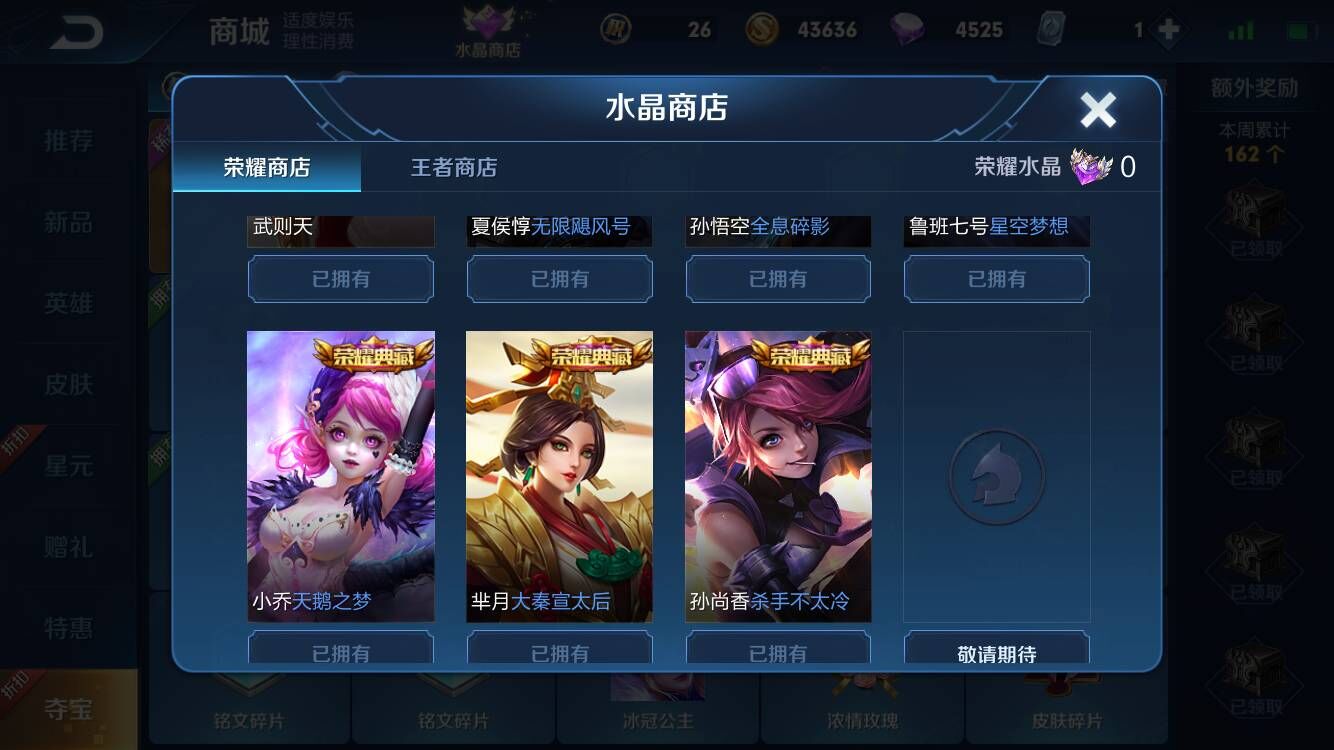The height and width of the screenshot is (750, 1334).
Task: Click 已拥有 below 夏侯惇无限飓风号
Action: [x=559, y=279]
